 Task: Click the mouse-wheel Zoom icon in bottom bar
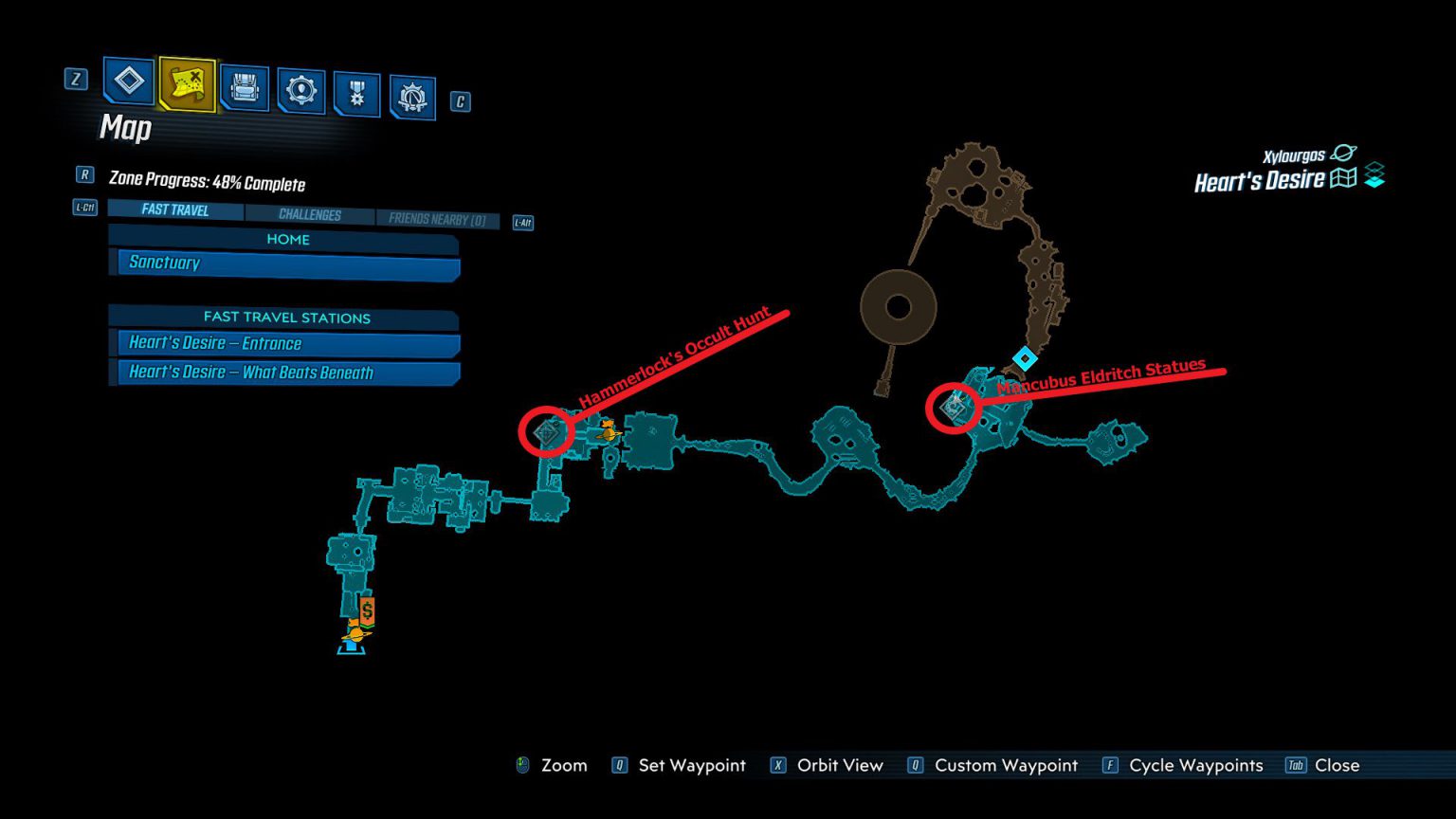pos(520,765)
